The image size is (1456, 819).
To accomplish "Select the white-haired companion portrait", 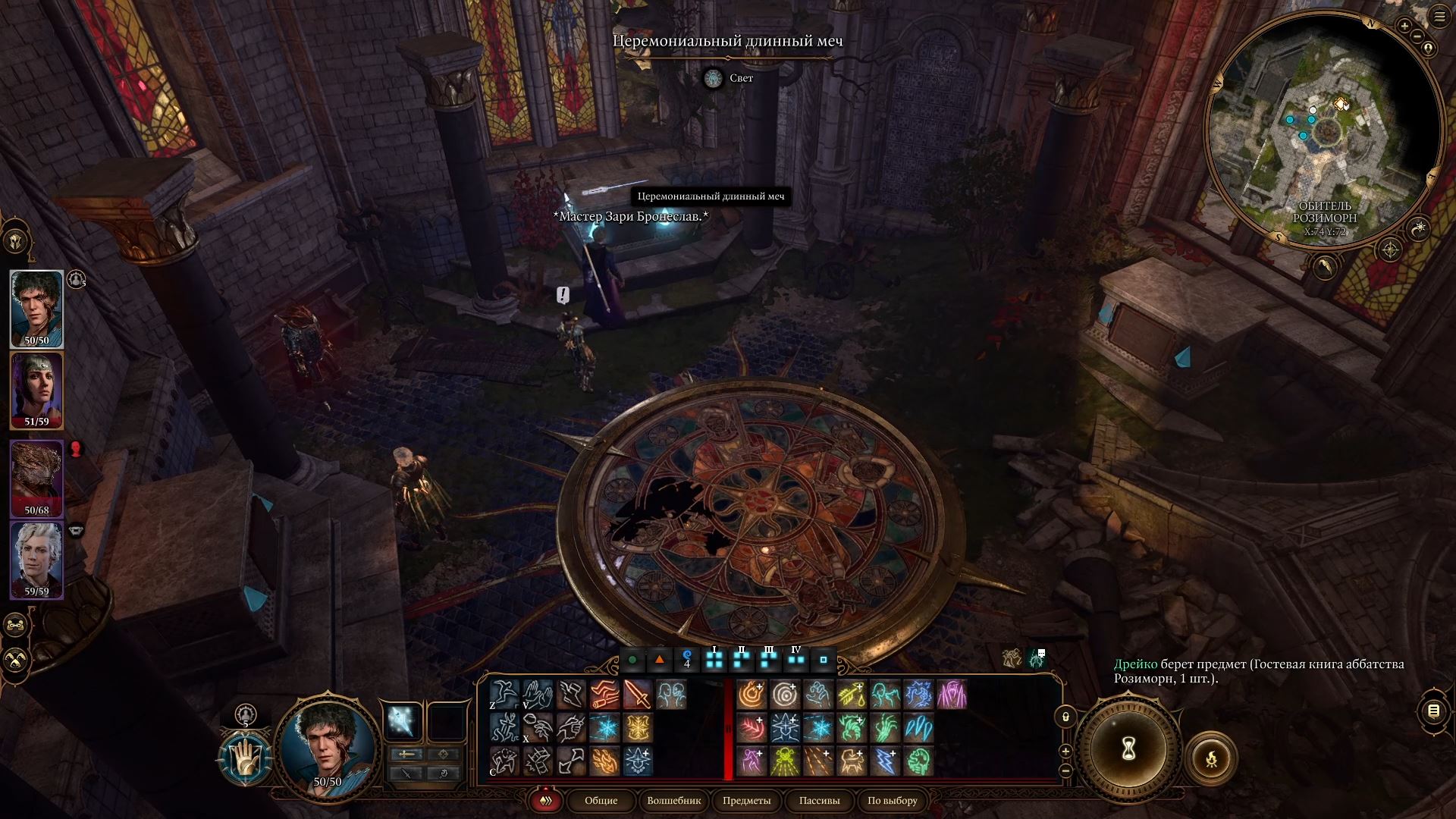I will pyautogui.click(x=36, y=558).
